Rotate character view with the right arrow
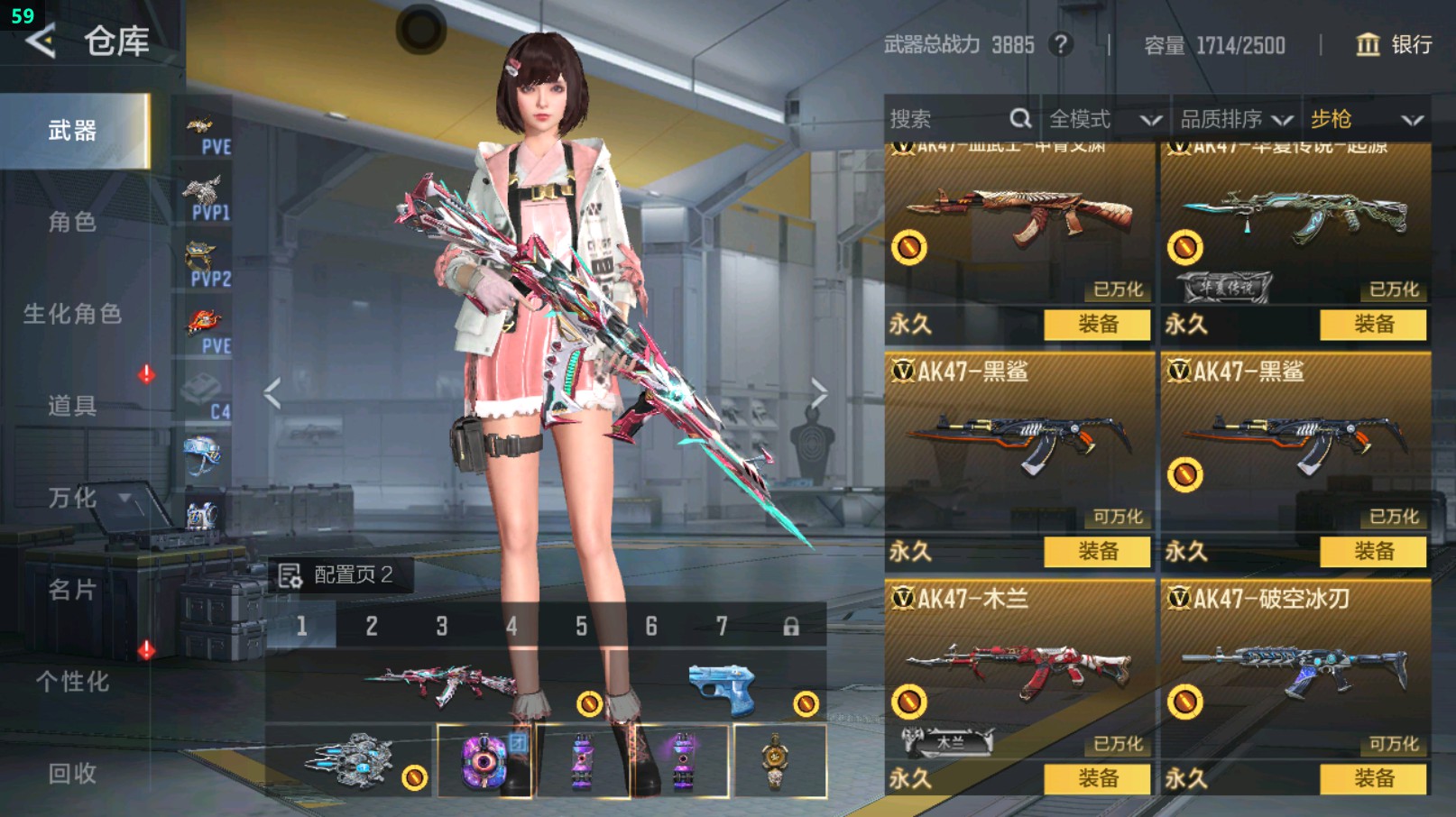1456x817 pixels. (x=818, y=393)
